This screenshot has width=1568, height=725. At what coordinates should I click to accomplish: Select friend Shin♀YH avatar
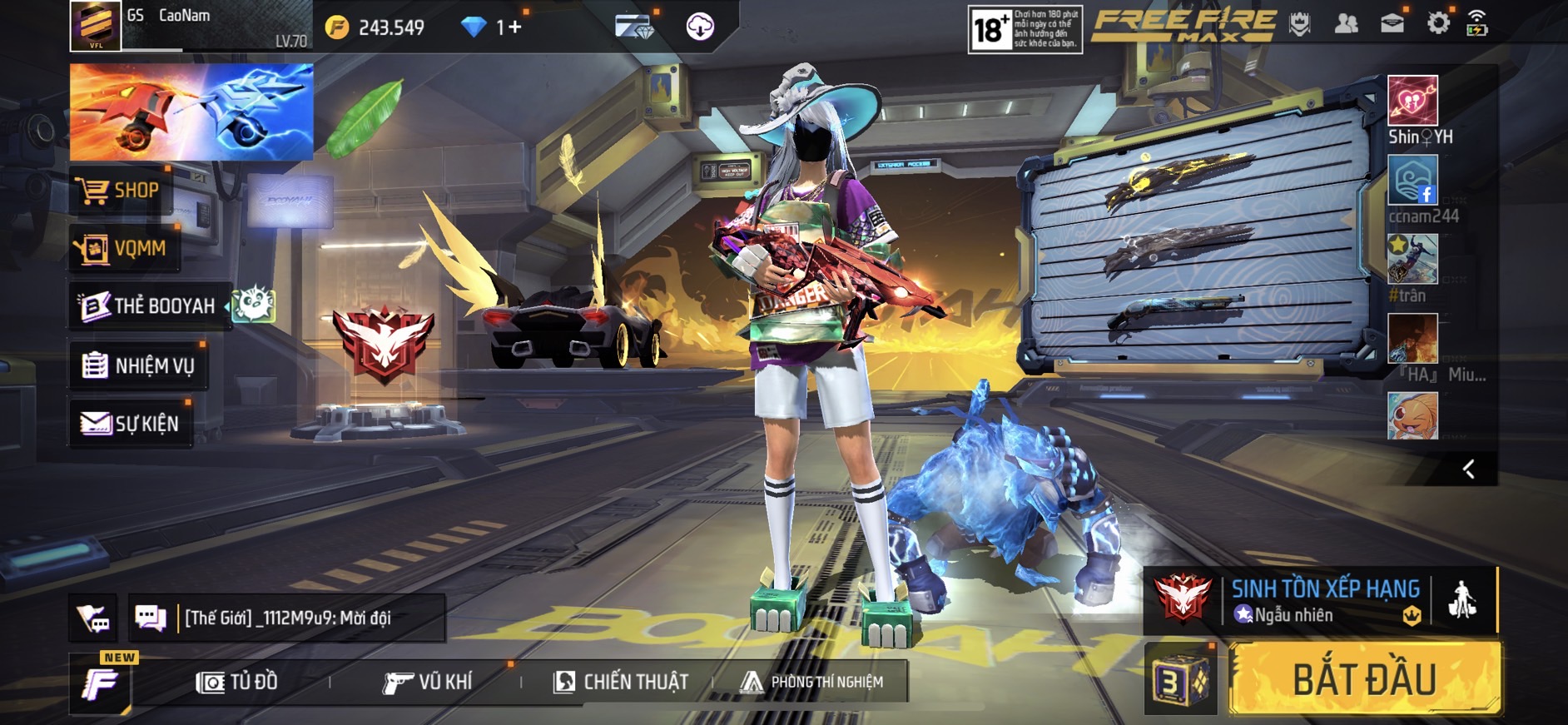click(x=1412, y=101)
